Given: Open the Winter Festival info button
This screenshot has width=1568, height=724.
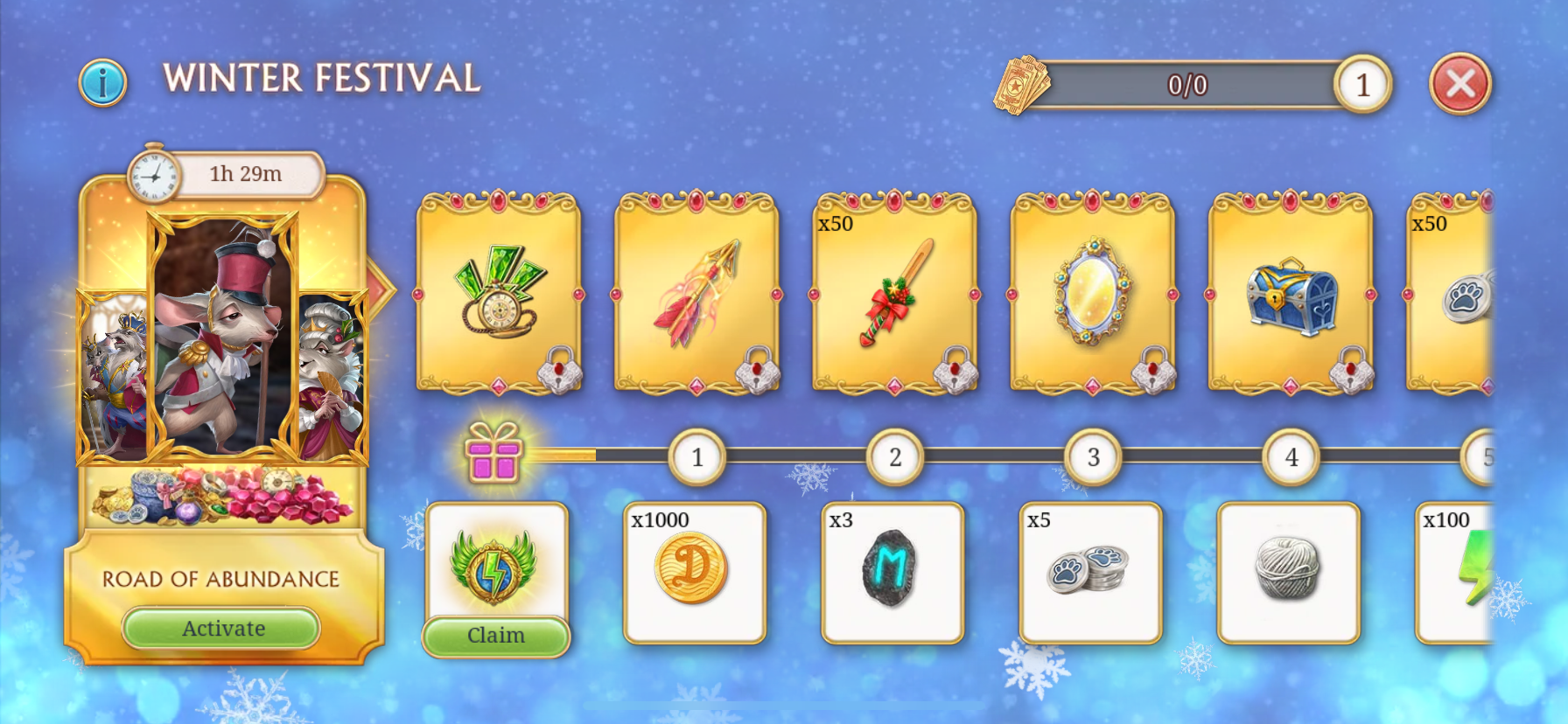Looking at the screenshot, I should (x=102, y=83).
